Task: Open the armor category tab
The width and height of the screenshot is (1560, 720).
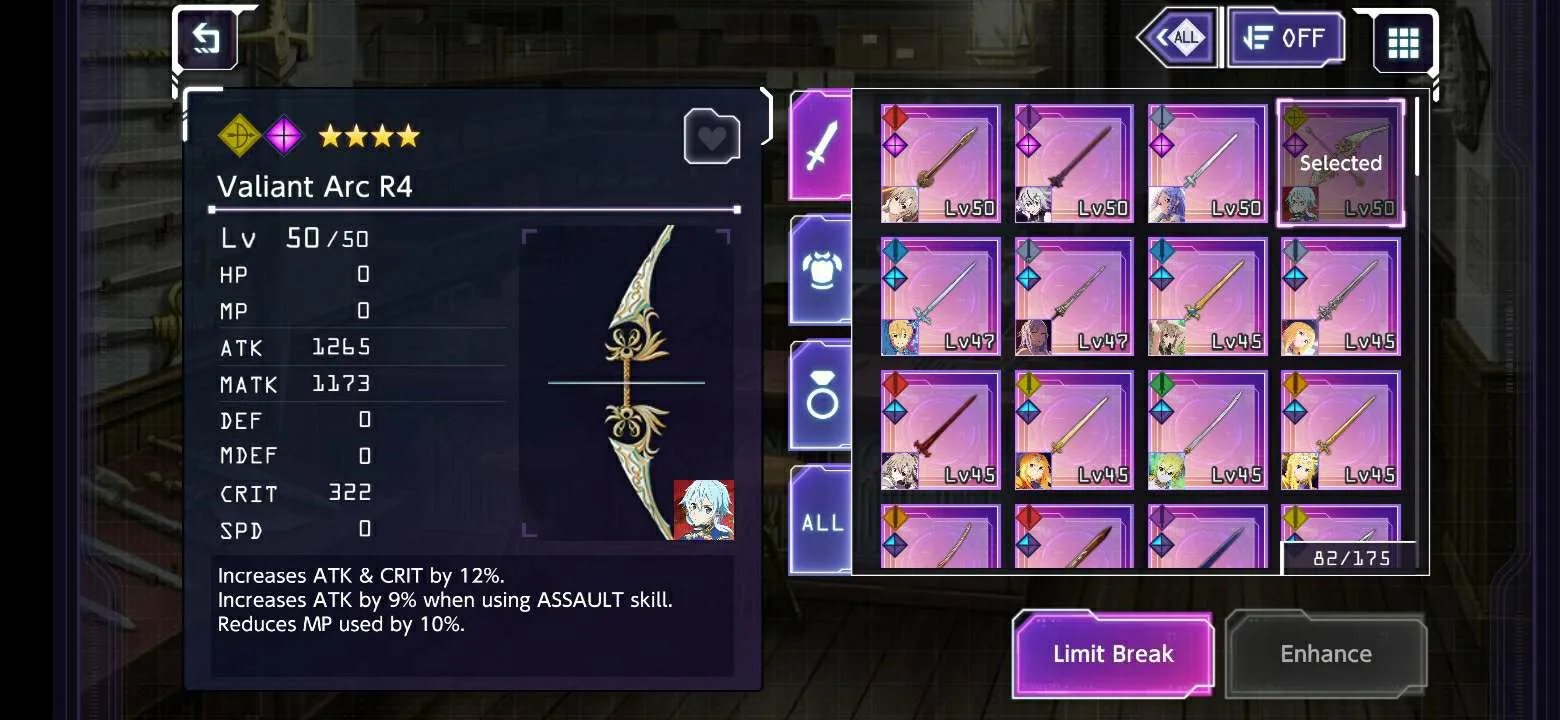Action: [x=820, y=270]
